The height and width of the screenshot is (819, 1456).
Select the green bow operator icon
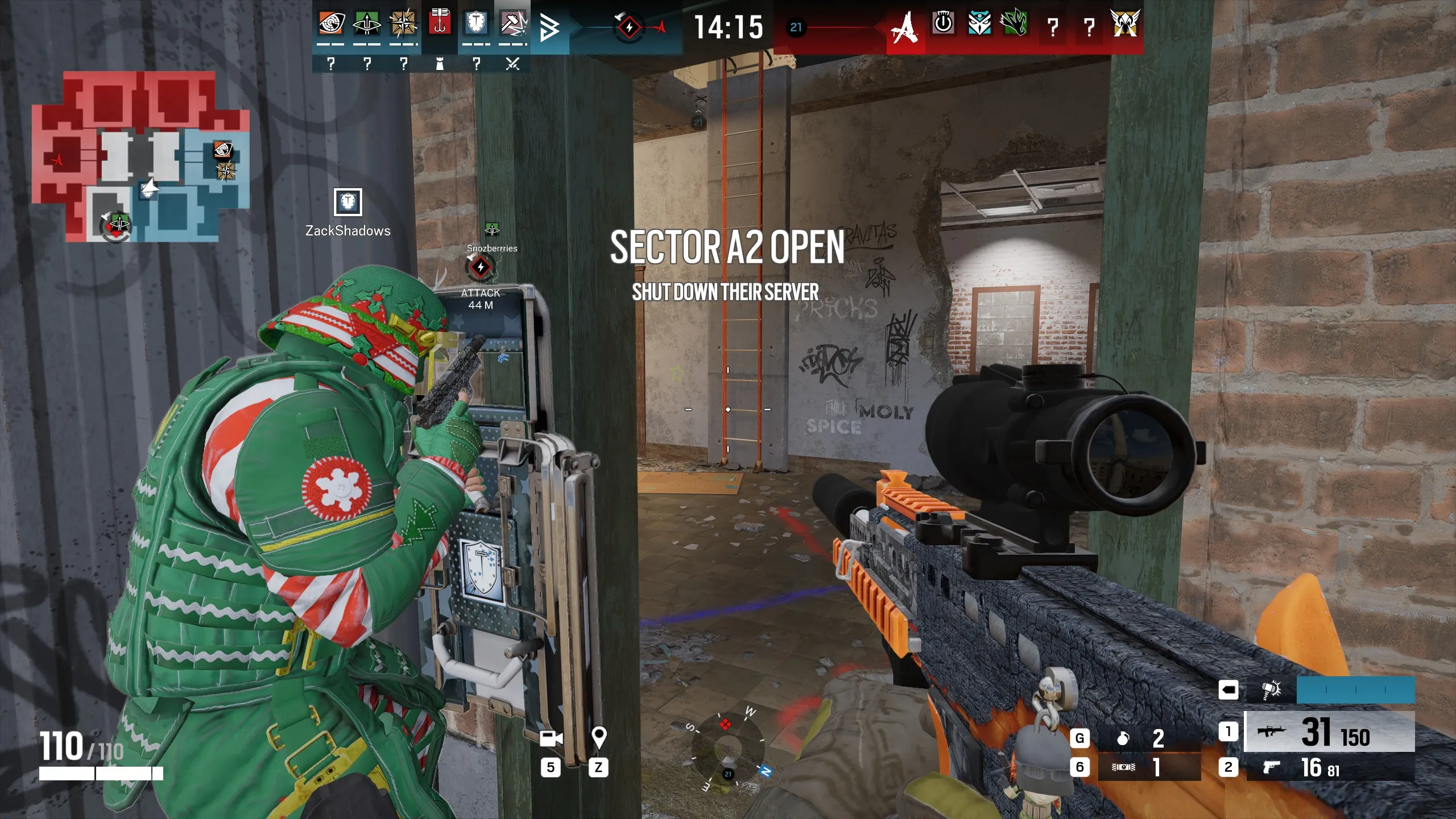coord(367,24)
